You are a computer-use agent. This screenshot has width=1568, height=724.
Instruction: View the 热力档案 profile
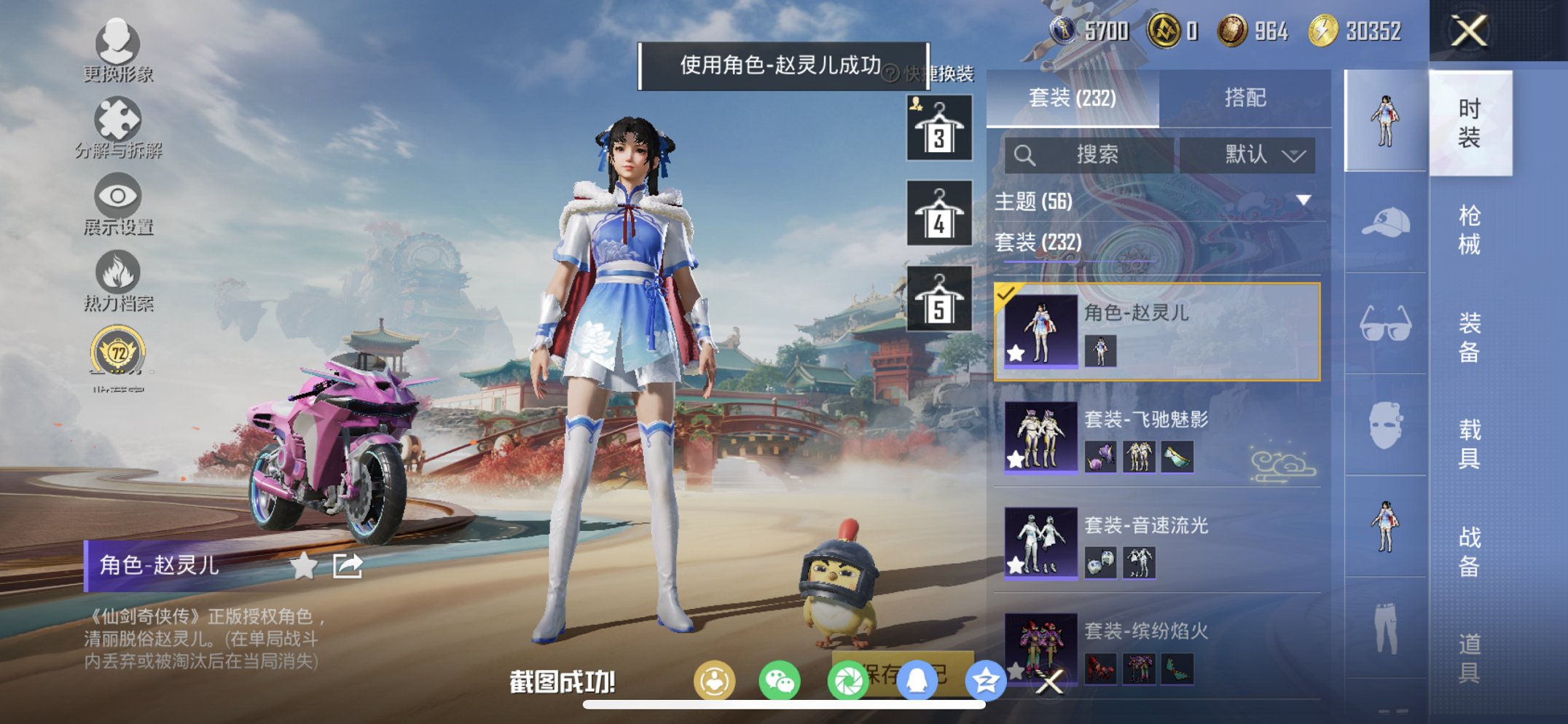120,280
